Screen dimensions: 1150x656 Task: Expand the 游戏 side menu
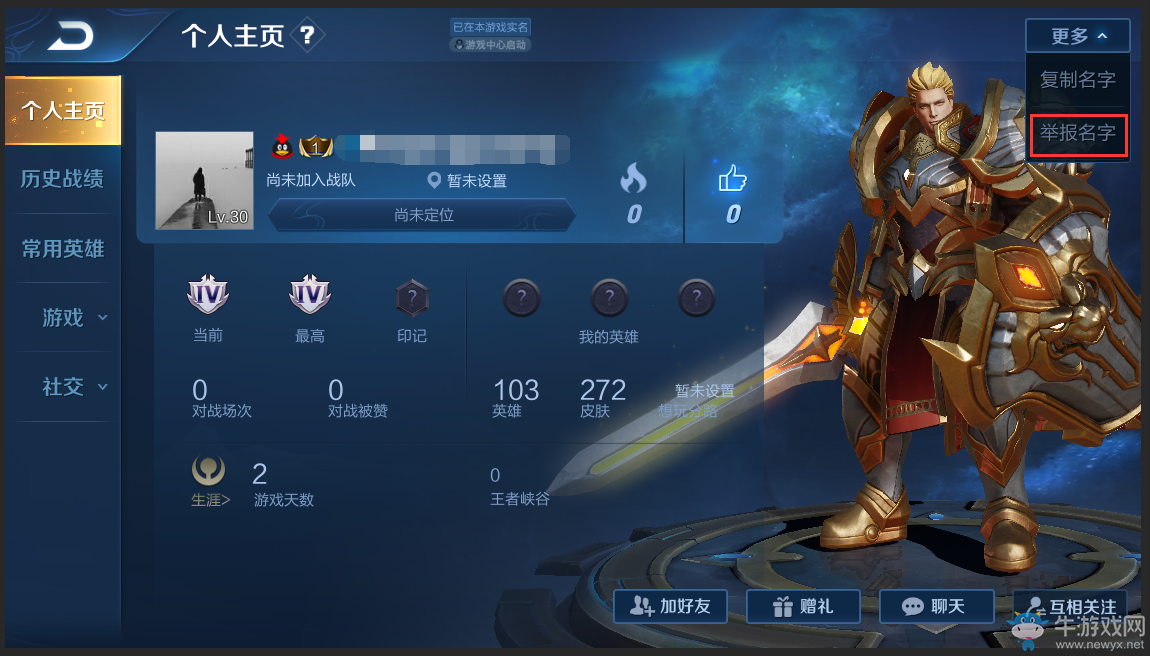[x=73, y=318]
